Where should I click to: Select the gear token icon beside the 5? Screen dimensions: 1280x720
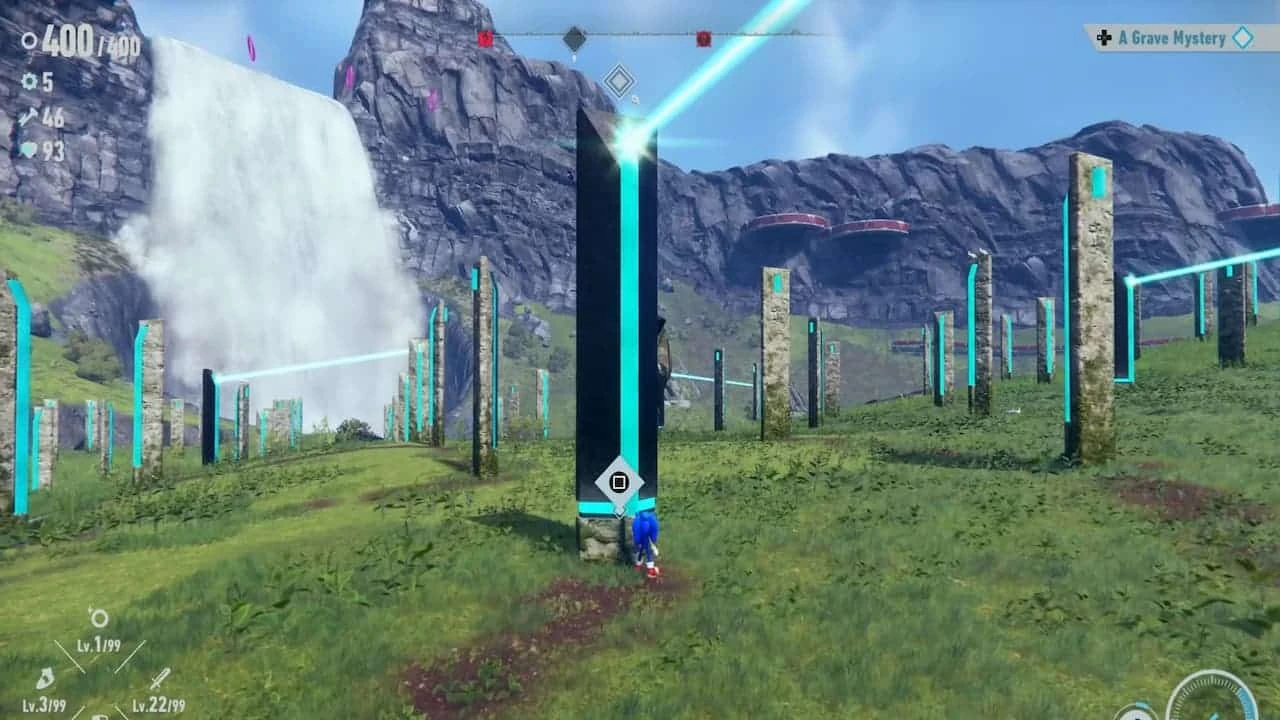coord(31,81)
